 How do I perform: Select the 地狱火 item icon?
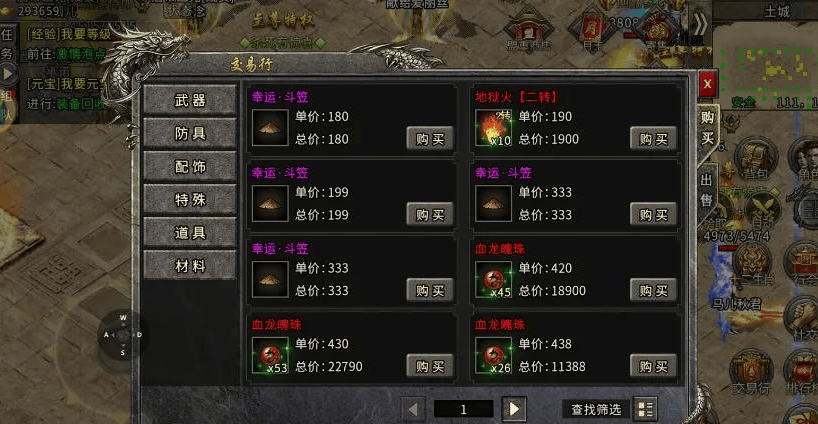click(x=492, y=128)
